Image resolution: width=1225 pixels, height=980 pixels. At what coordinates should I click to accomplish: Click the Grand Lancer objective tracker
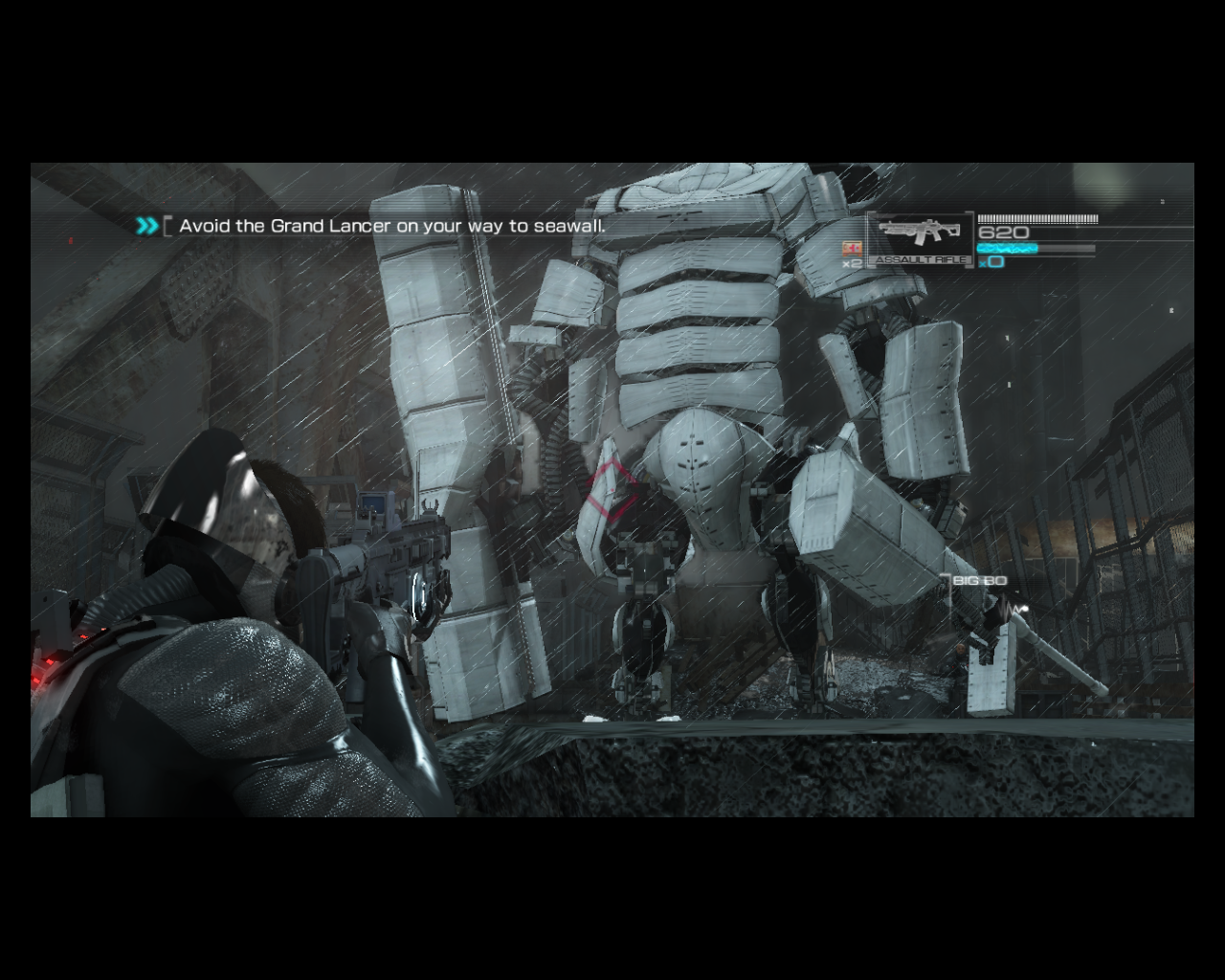click(391, 227)
